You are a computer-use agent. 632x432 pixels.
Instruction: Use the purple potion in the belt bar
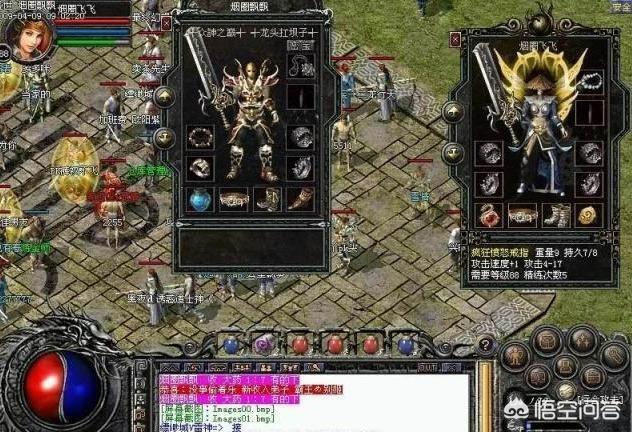(264, 344)
